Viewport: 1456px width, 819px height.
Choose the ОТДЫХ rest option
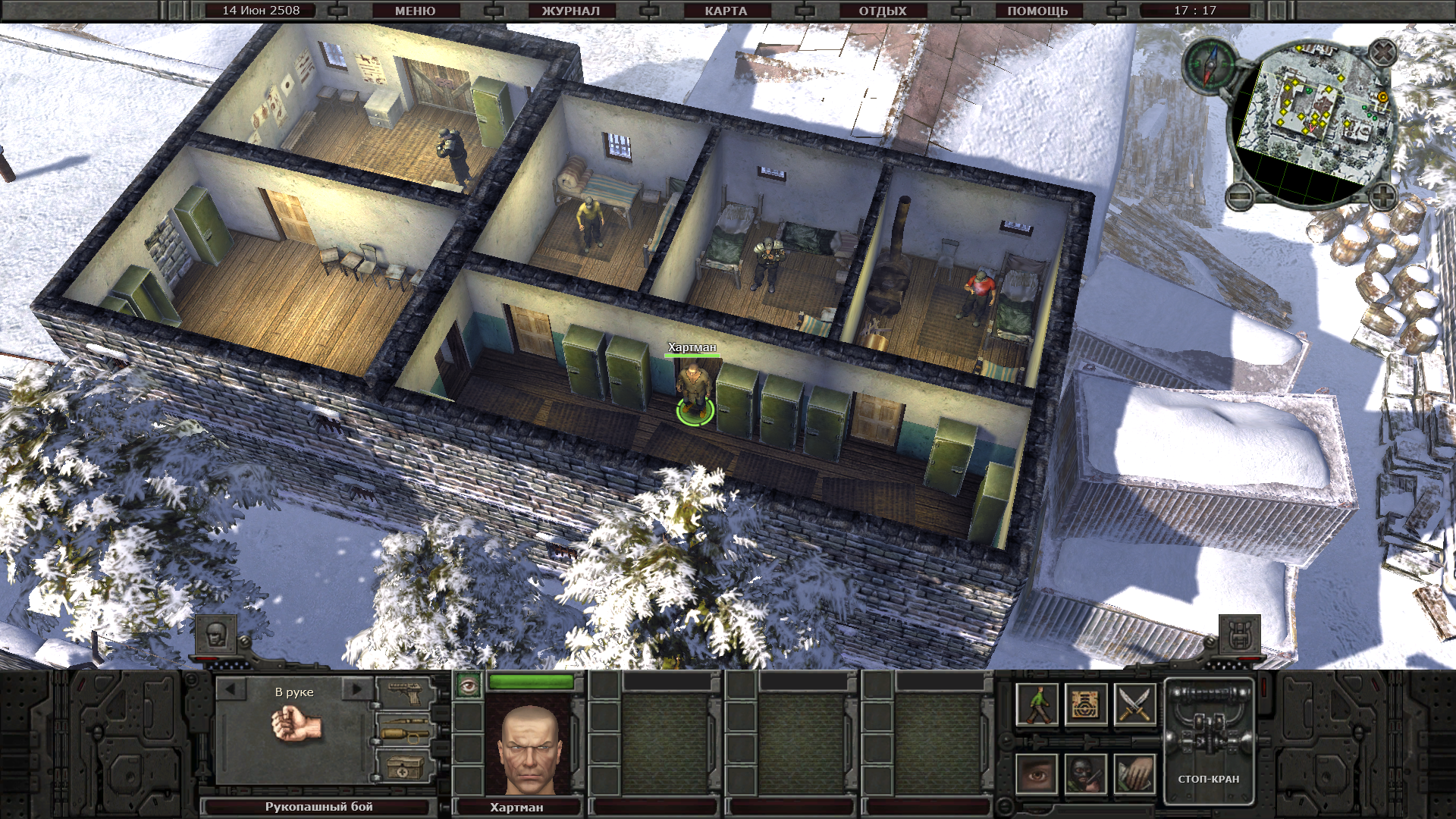[x=883, y=11]
